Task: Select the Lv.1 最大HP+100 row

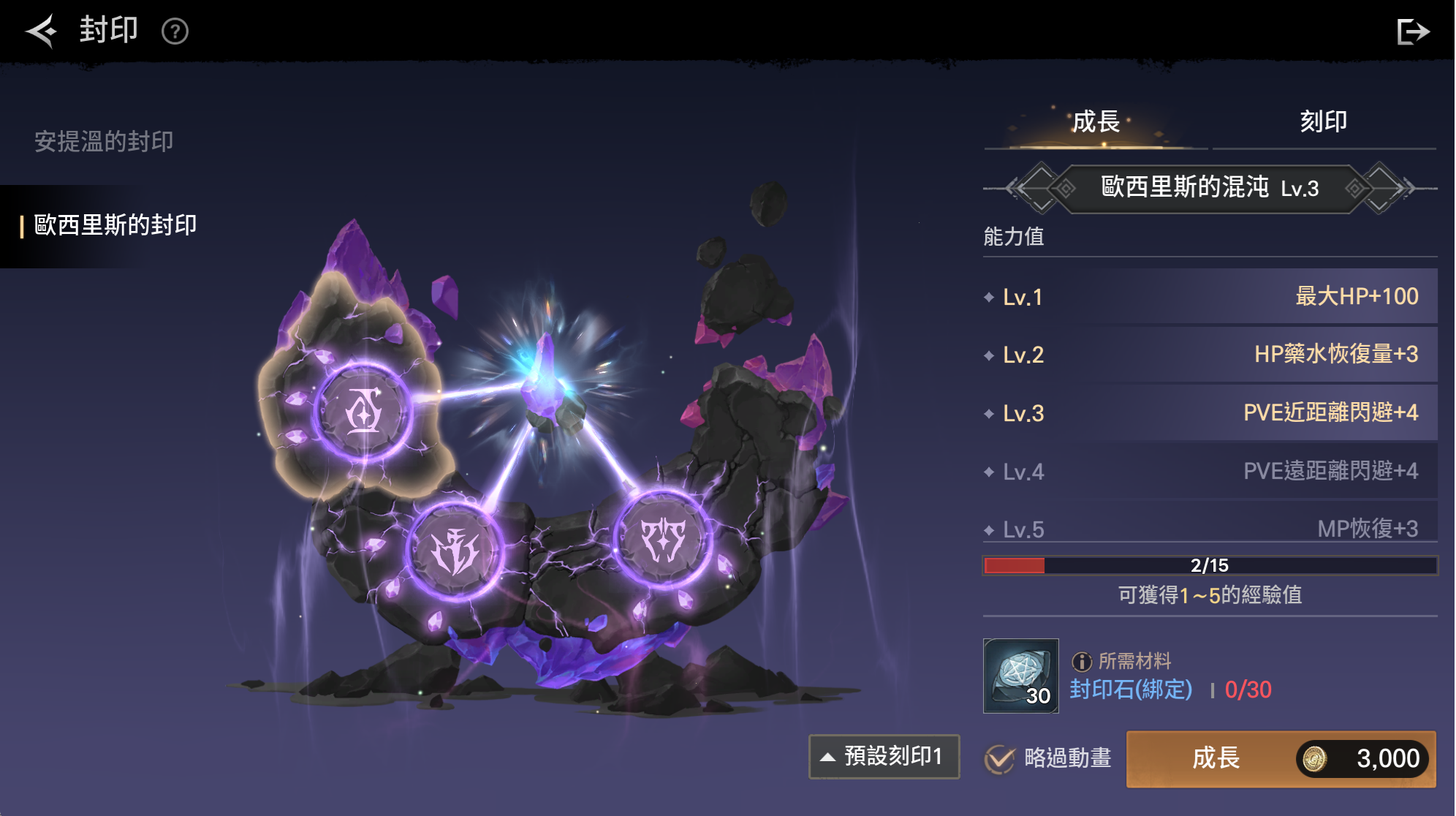Action: 1210,297
